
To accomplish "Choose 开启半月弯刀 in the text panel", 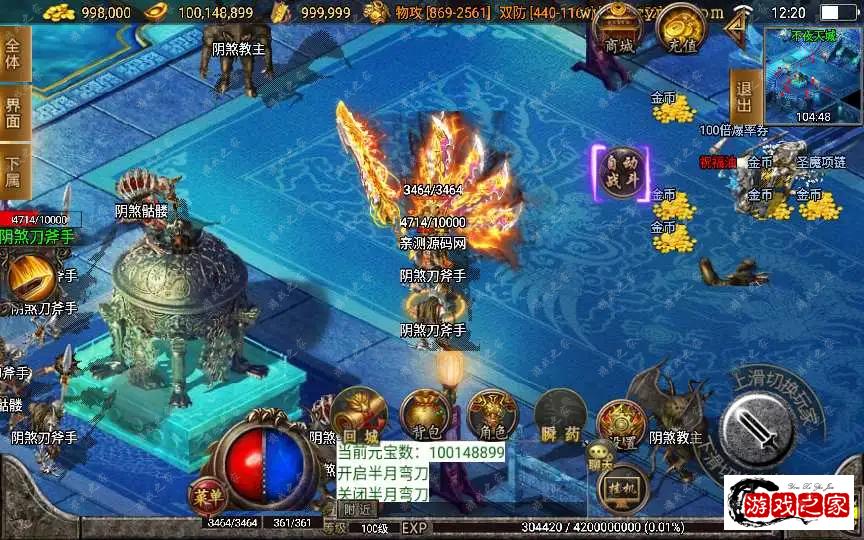I will click(x=384, y=473).
